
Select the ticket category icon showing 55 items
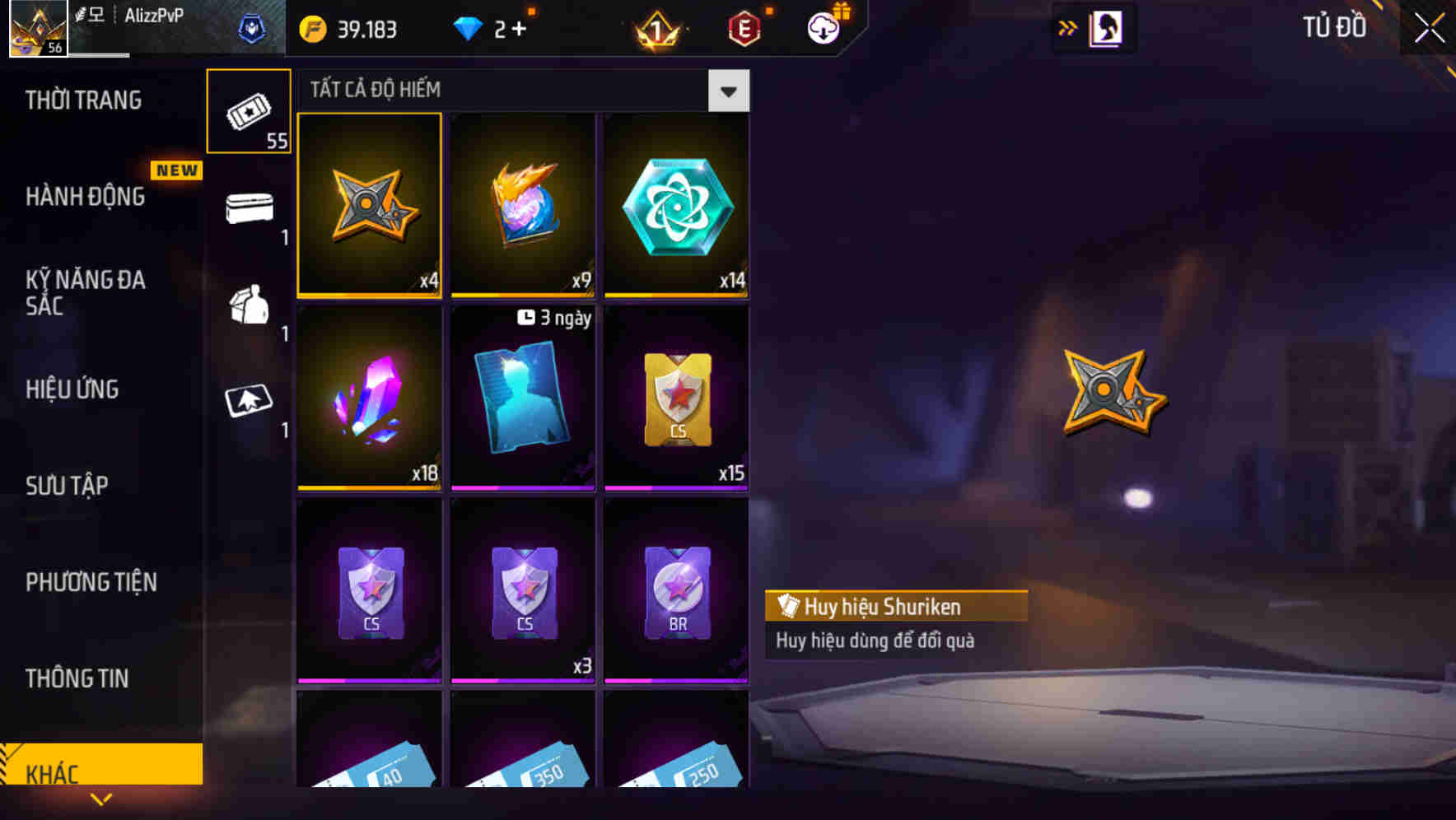(x=249, y=111)
